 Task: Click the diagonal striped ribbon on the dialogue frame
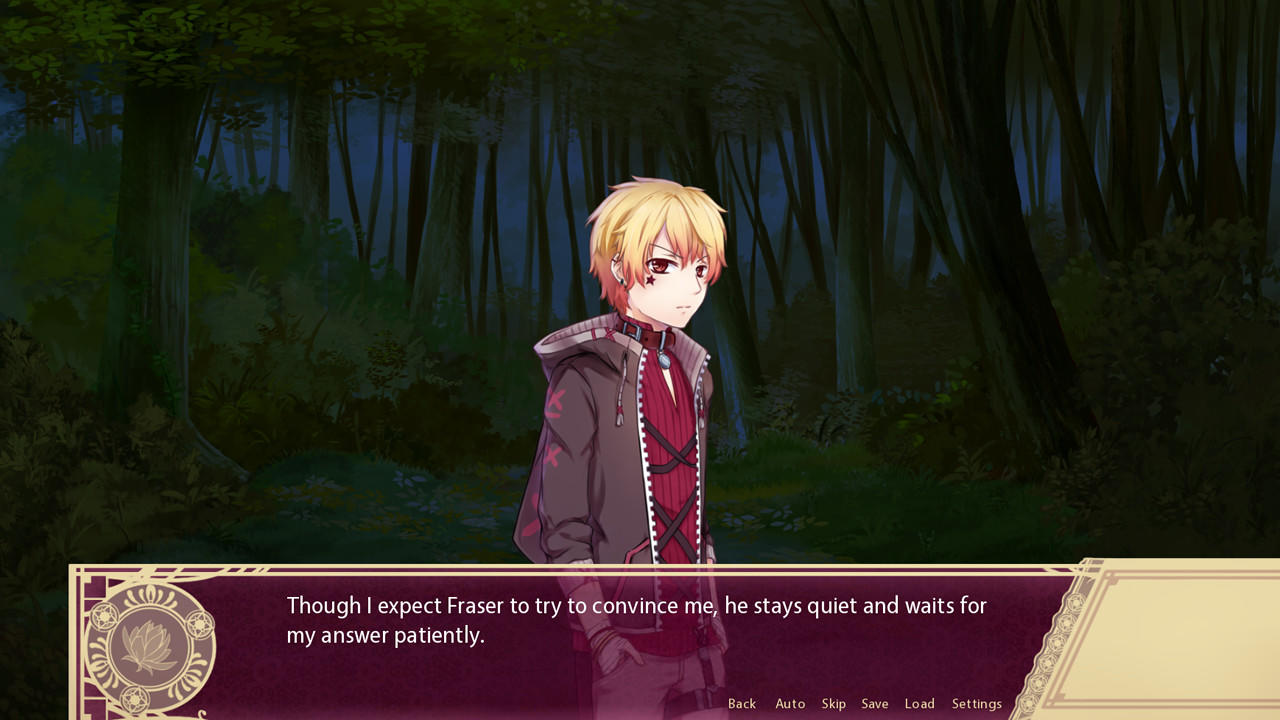(250, 570)
